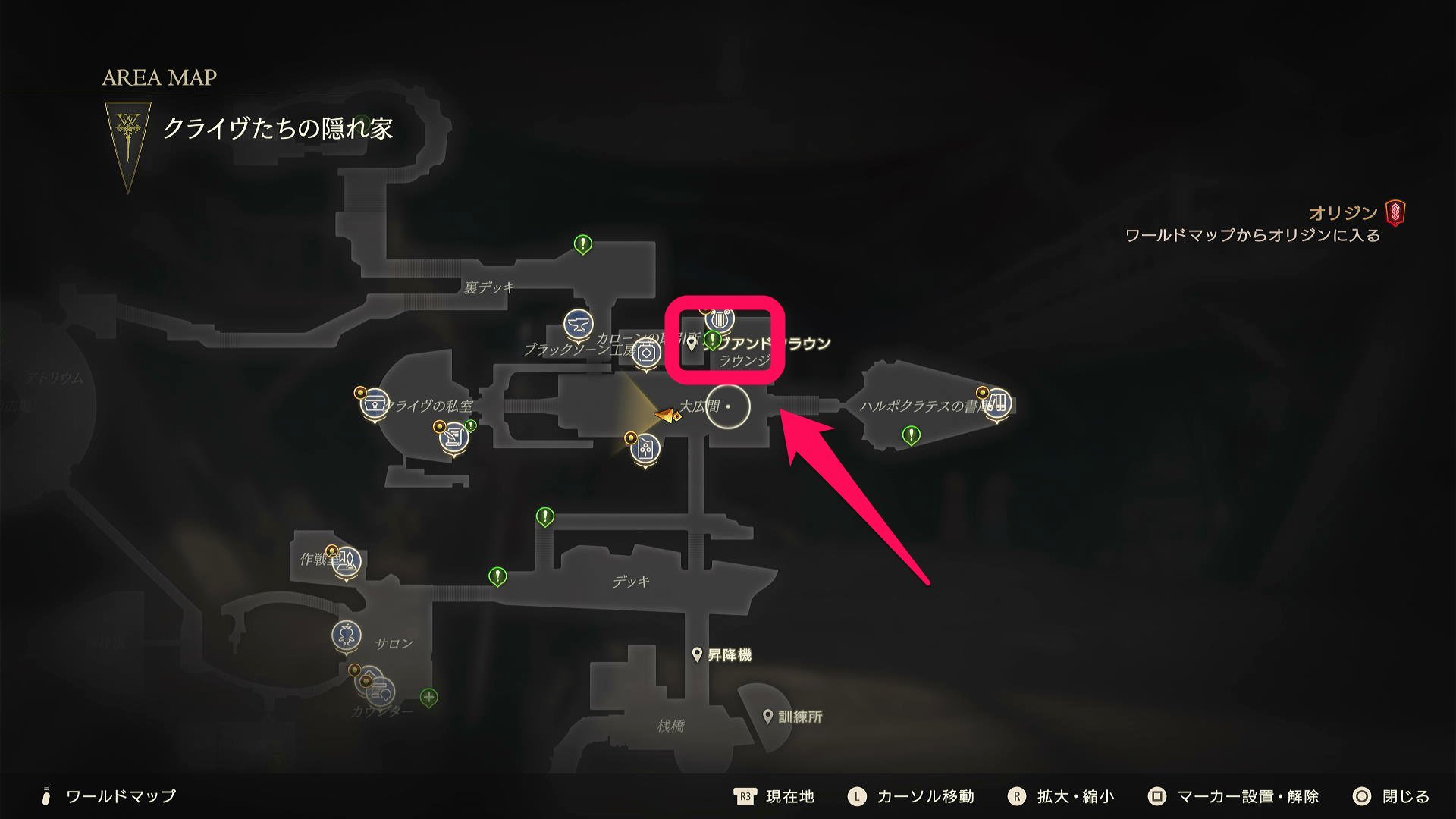Select the Blackthorne anvil workshop marker
Screen dimensions: 1456x819
pyautogui.click(x=579, y=324)
